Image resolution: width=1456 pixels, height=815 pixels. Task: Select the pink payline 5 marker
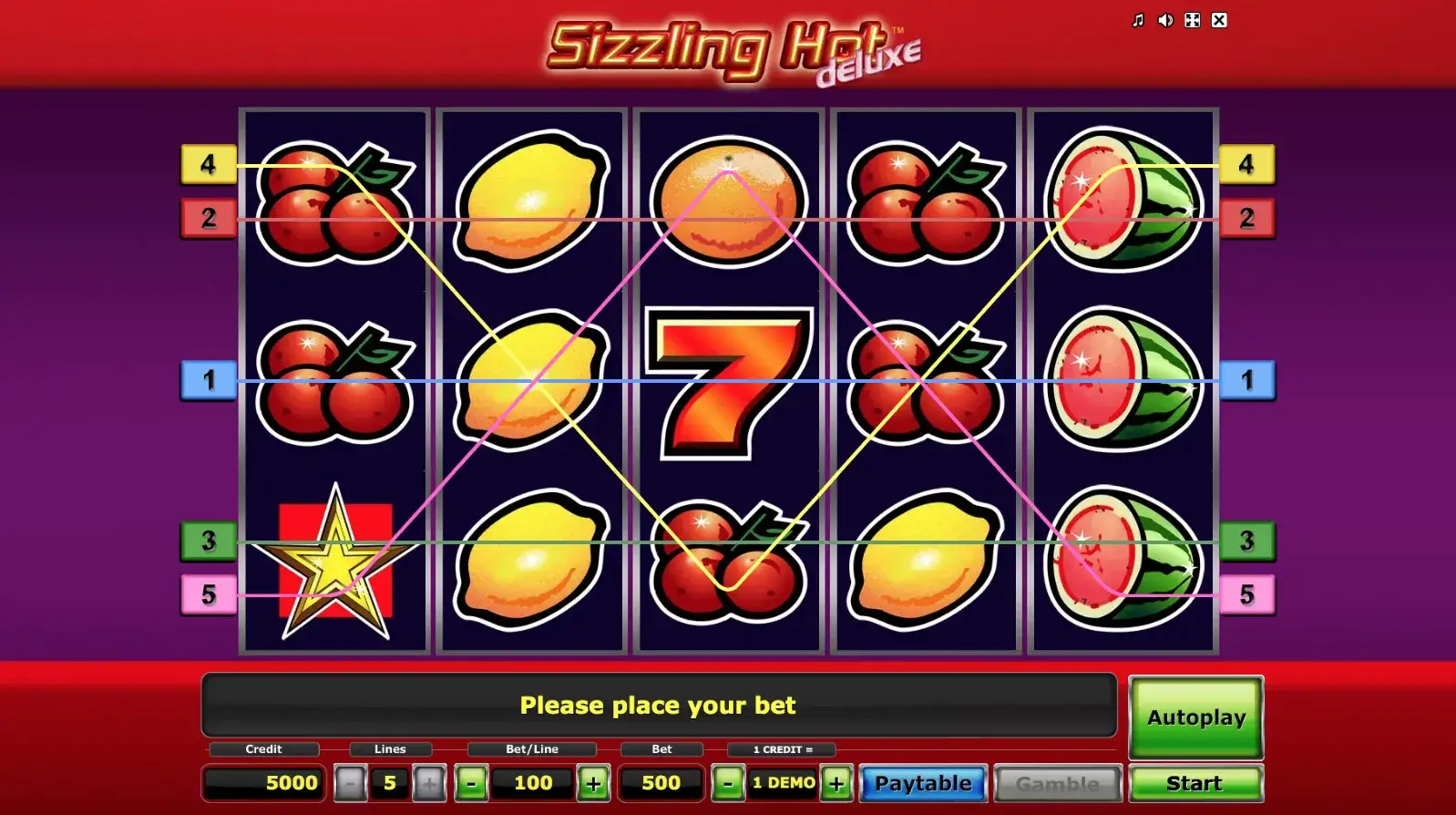(x=208, y=595)
